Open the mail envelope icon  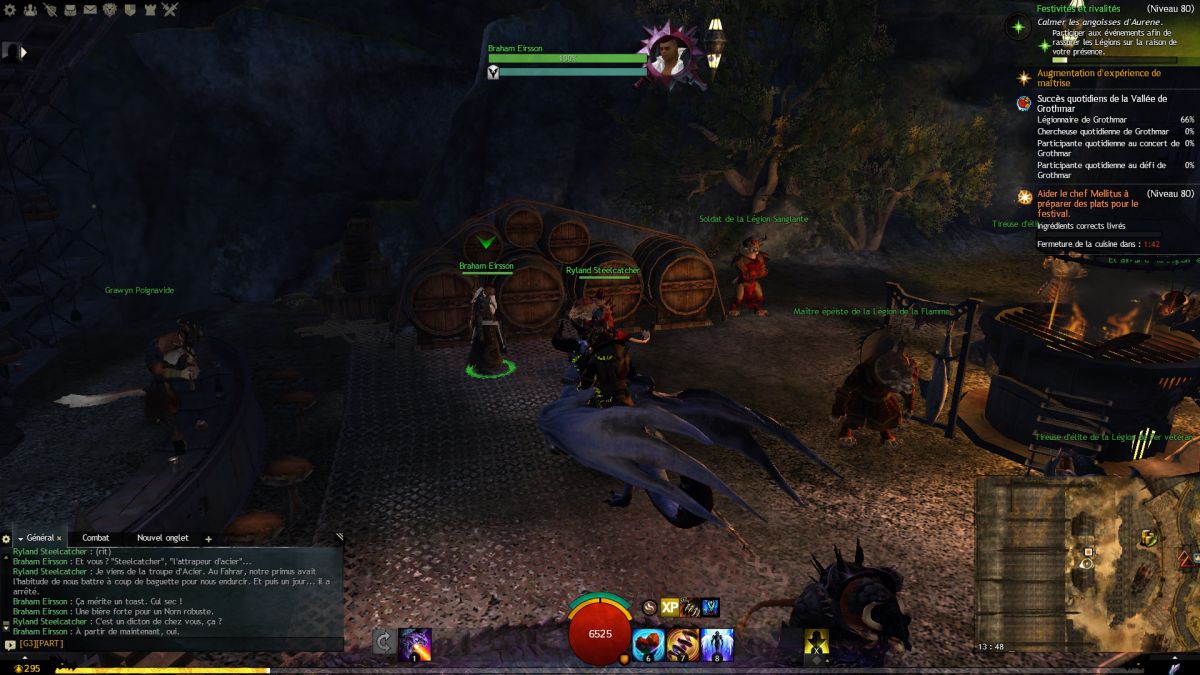(90, 10)
